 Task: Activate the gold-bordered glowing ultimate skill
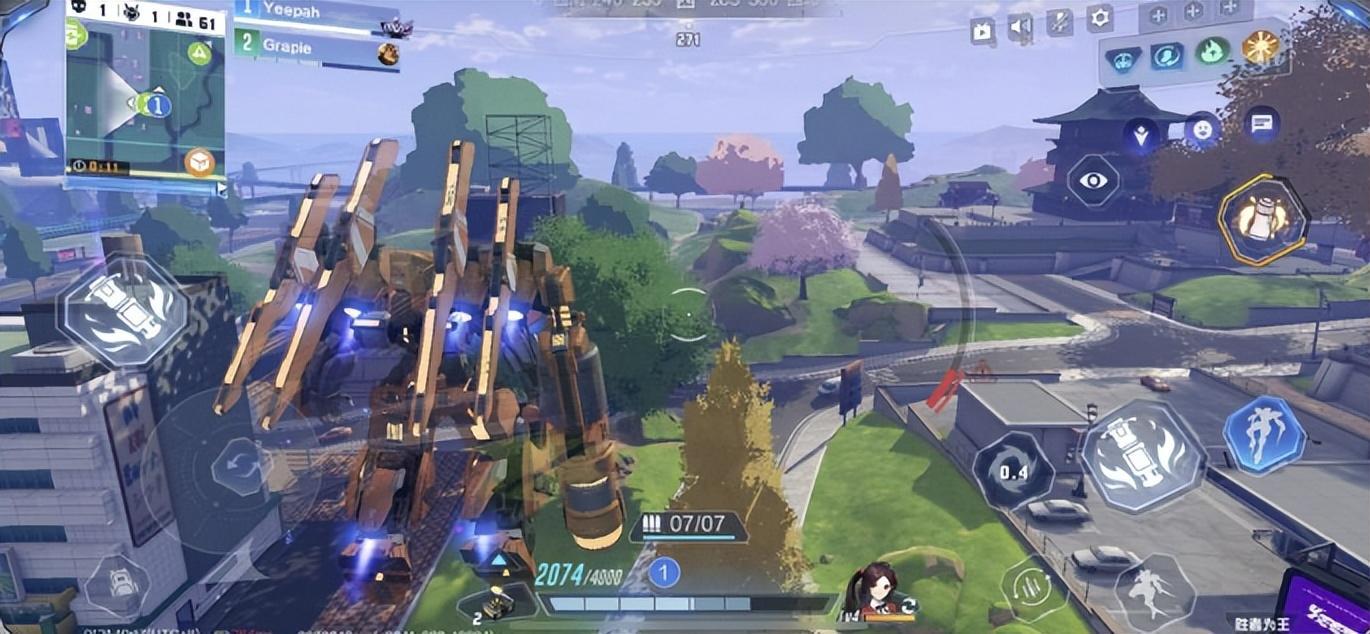pyautogui.click(x=1262, y=220)
